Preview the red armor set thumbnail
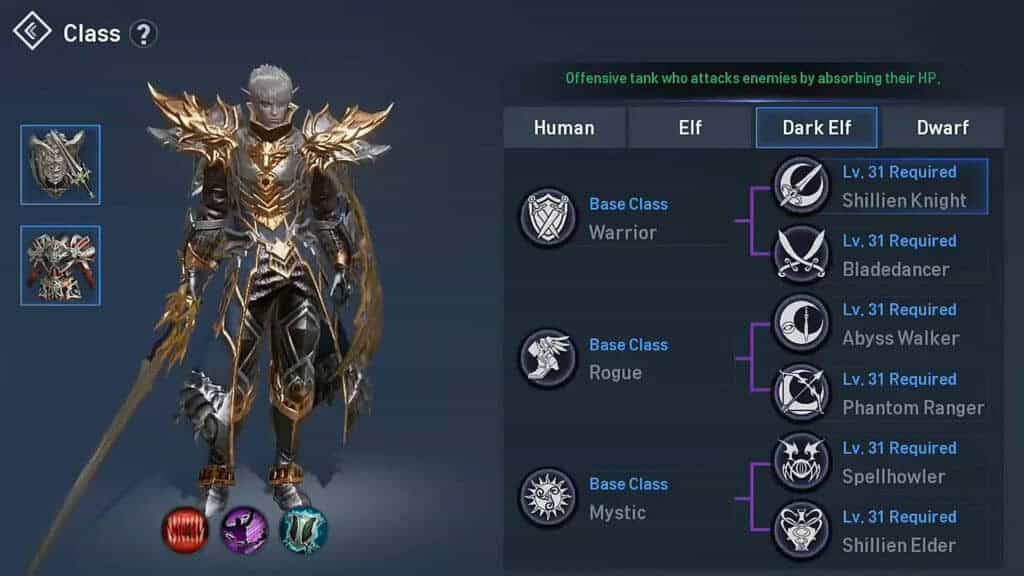Image resolution: width=1024 pixels, height=576 pixels. point(61,265)
